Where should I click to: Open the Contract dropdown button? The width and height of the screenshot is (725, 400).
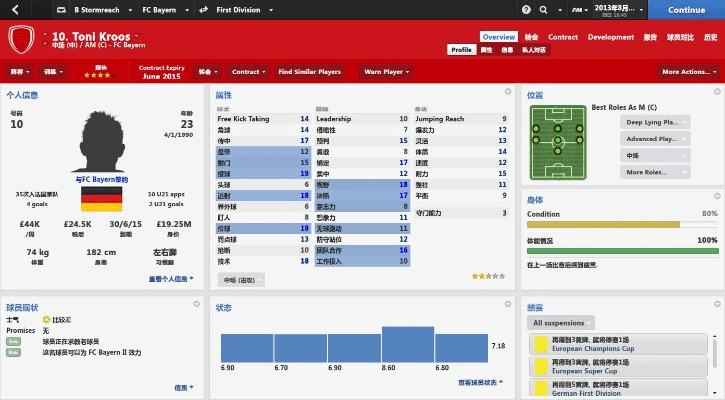point(248,72)
